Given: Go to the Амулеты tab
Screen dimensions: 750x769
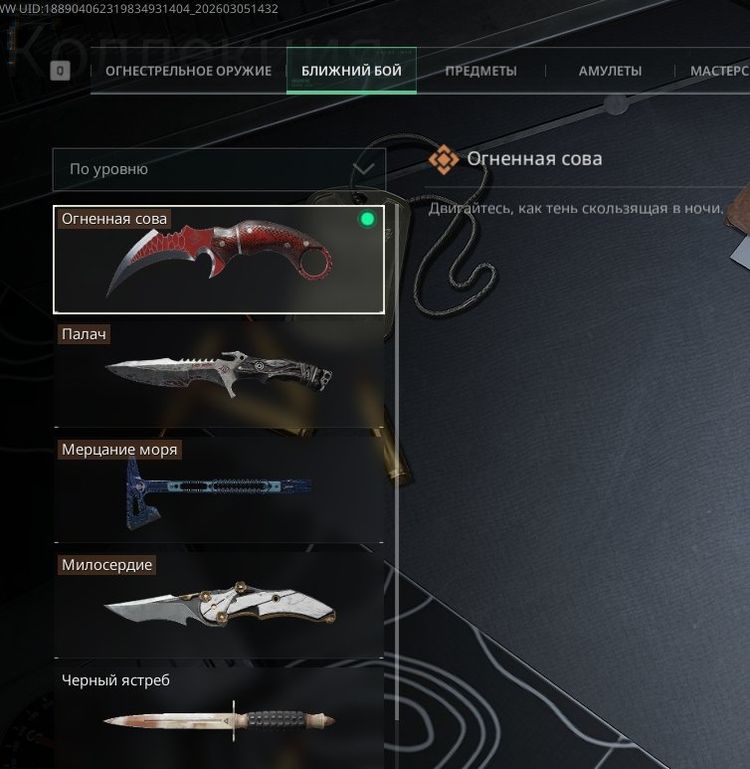Looking at the screenshot, I should tap(610, 71).
